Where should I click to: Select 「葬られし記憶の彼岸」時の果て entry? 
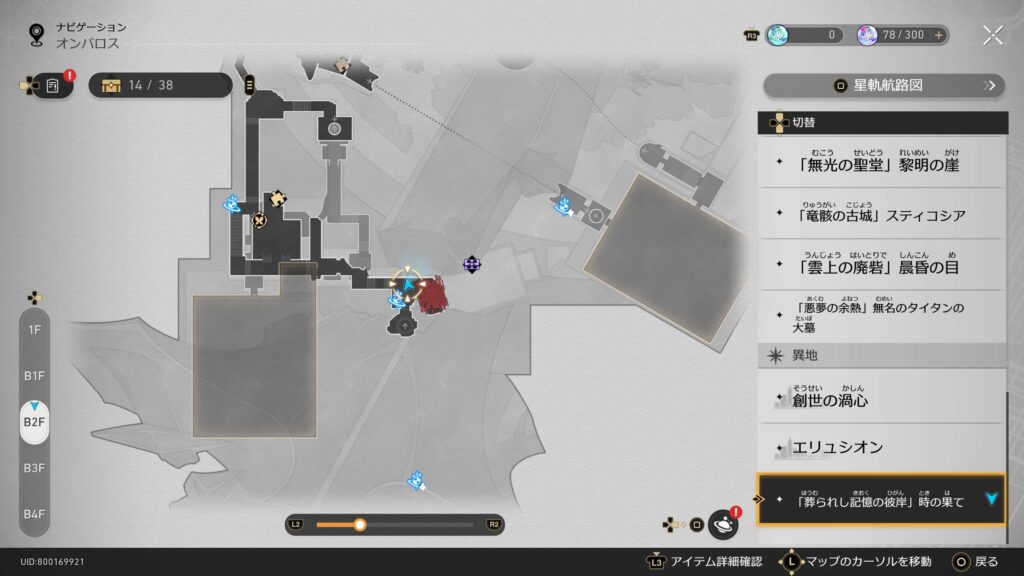[882, 500]
